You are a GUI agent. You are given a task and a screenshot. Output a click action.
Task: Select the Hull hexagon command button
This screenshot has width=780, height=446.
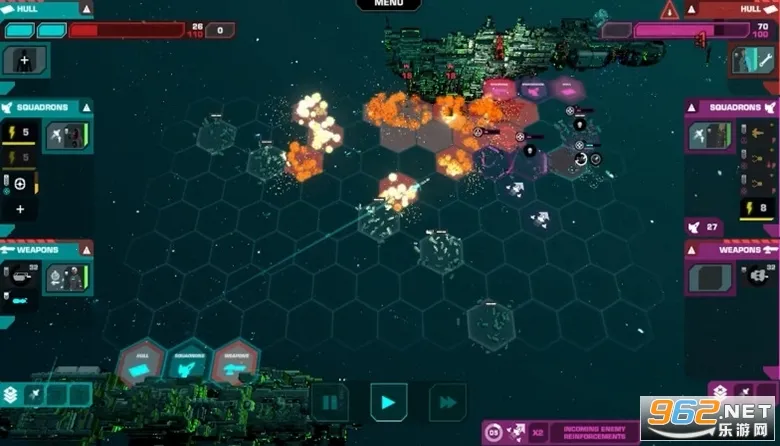[x=140, y=363]
